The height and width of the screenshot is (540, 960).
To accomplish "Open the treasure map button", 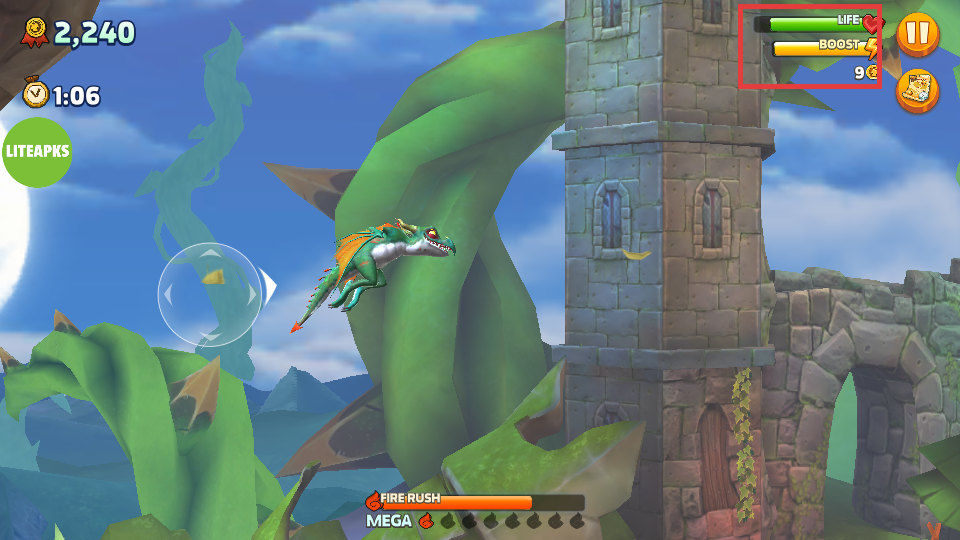I will point(916,90).
